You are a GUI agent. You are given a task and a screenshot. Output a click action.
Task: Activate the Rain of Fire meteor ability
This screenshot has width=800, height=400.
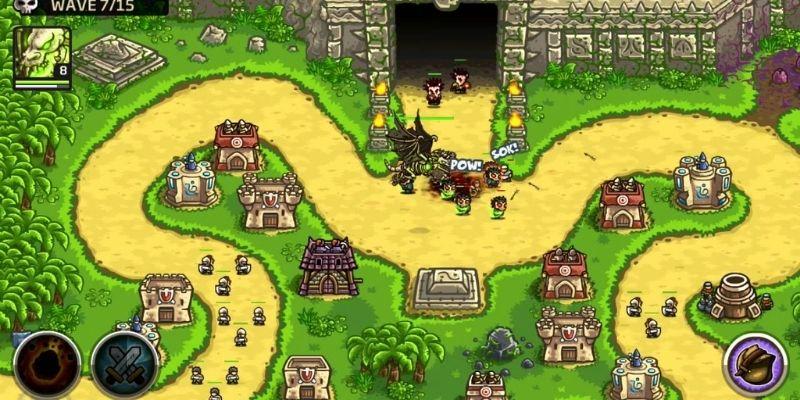46,363
